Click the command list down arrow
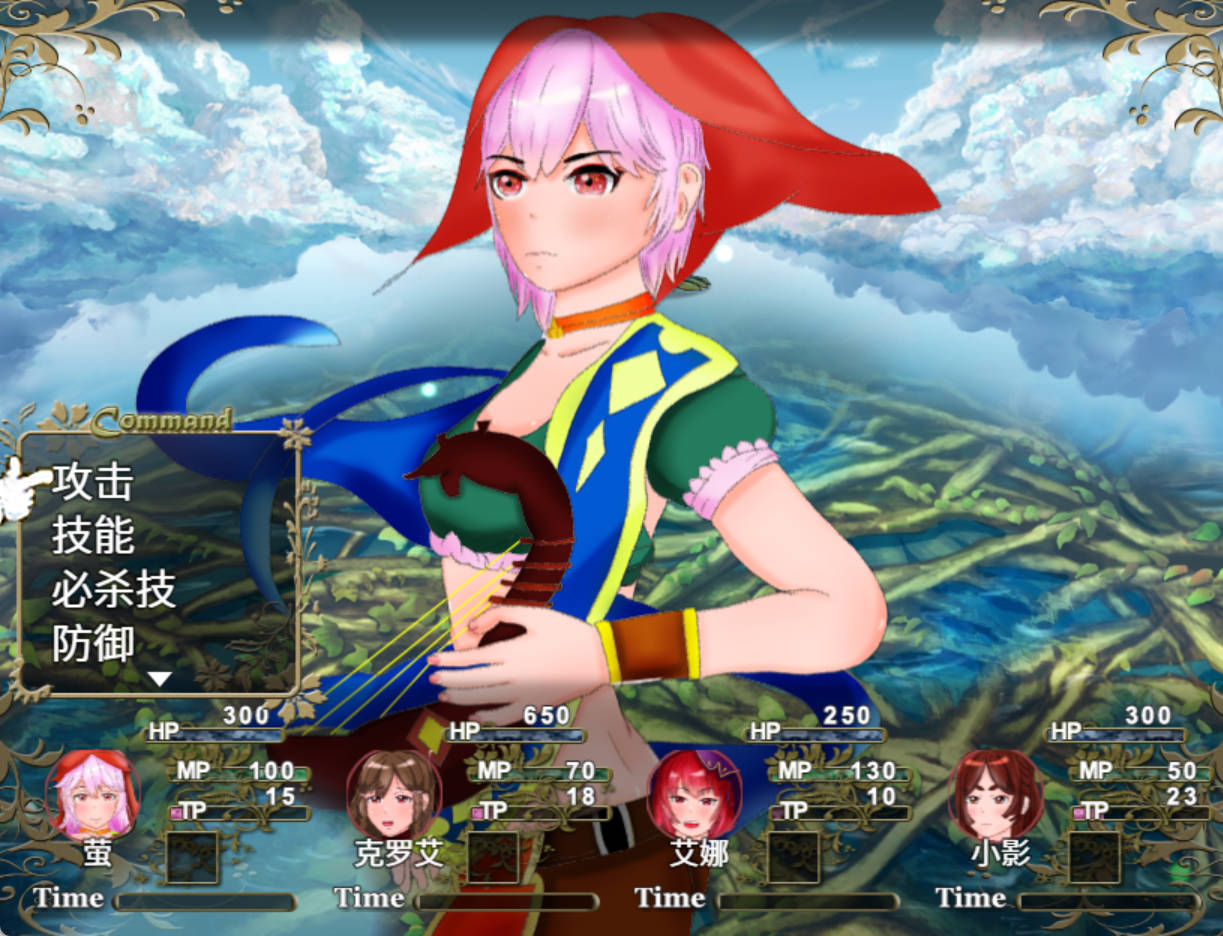This screenshot has width=1223, height=936. click(160, 680)
